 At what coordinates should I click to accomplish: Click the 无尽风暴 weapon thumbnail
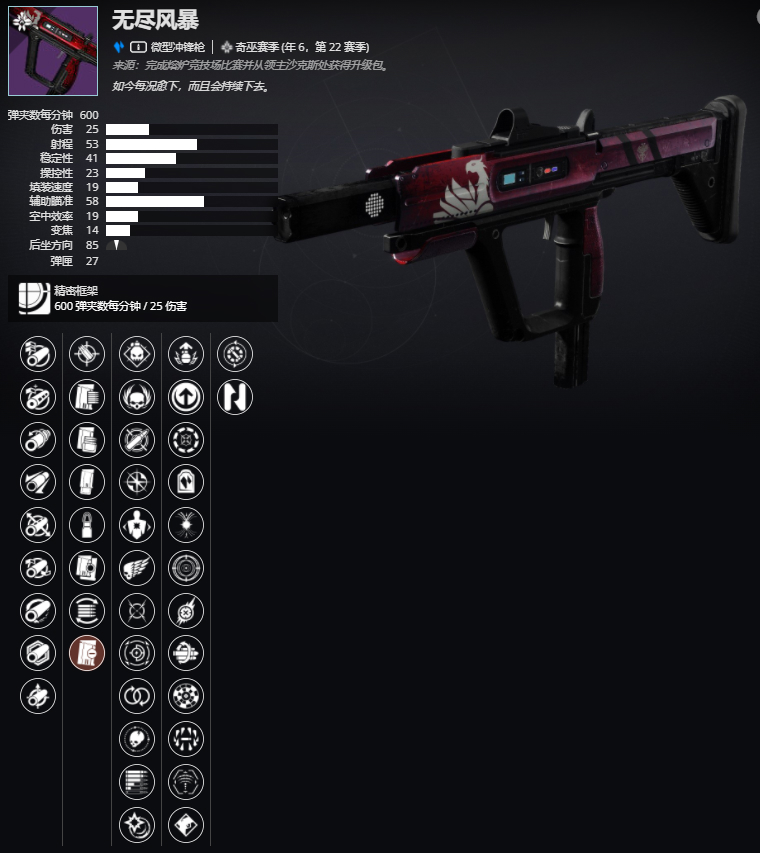pyautogui.click(x=53, y=51)
